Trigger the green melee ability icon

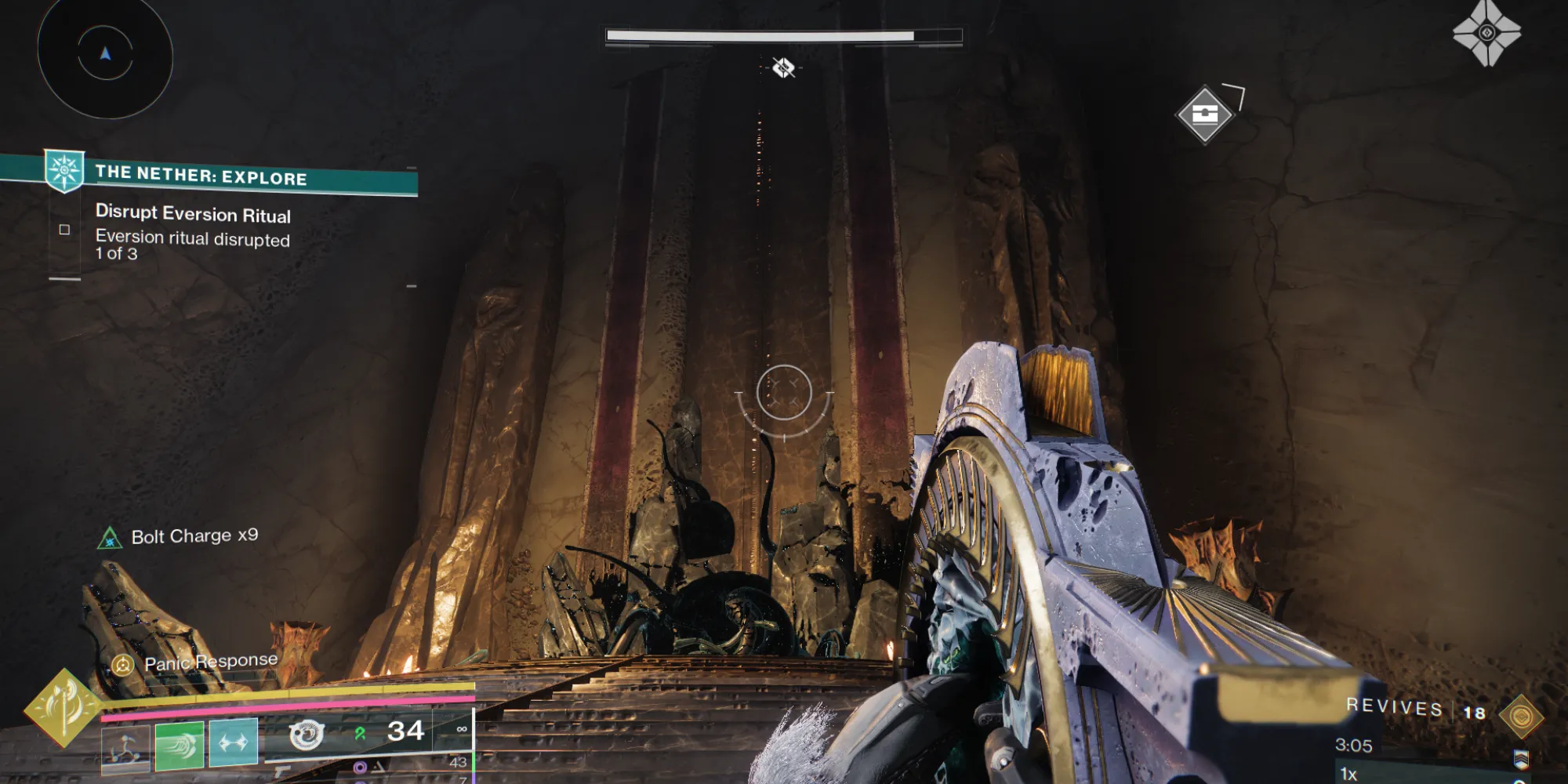pyautogui.click(x=180, y=743)
